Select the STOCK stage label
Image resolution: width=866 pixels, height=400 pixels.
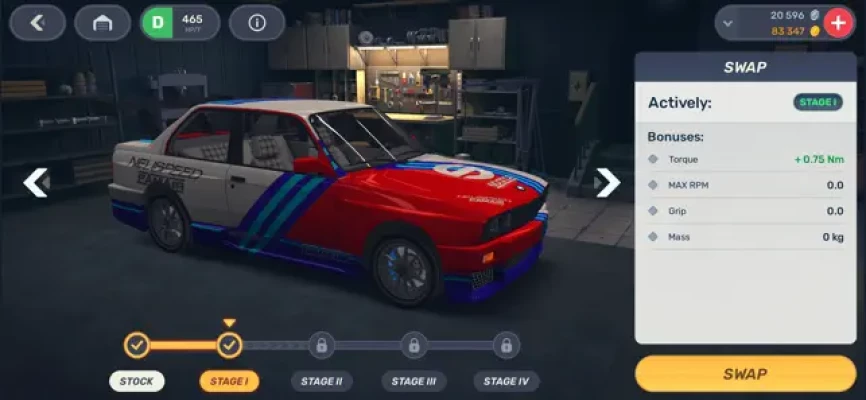click(x=137, y=381)
